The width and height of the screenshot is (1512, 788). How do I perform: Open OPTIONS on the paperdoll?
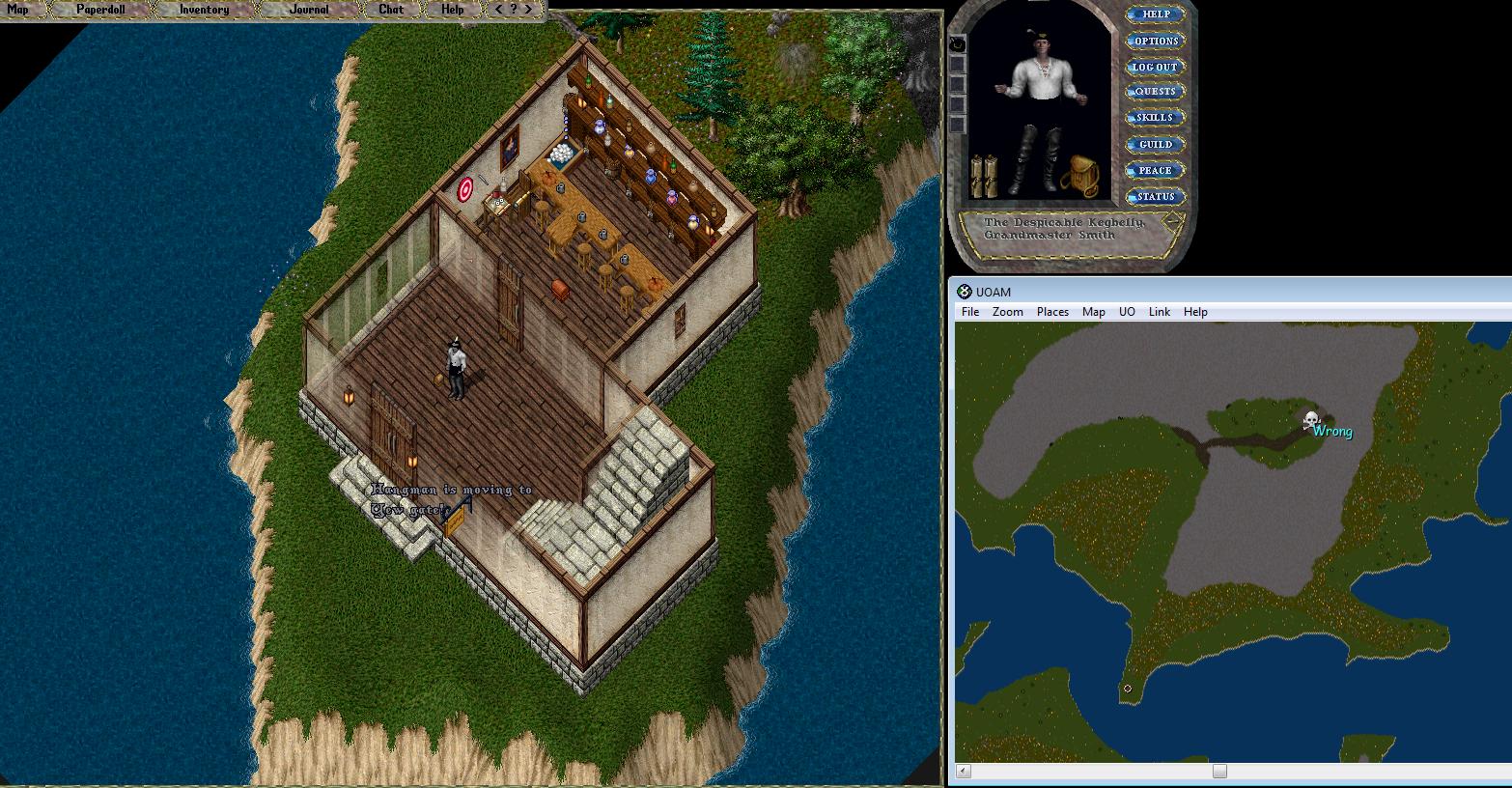click(x=1156, y=41)
